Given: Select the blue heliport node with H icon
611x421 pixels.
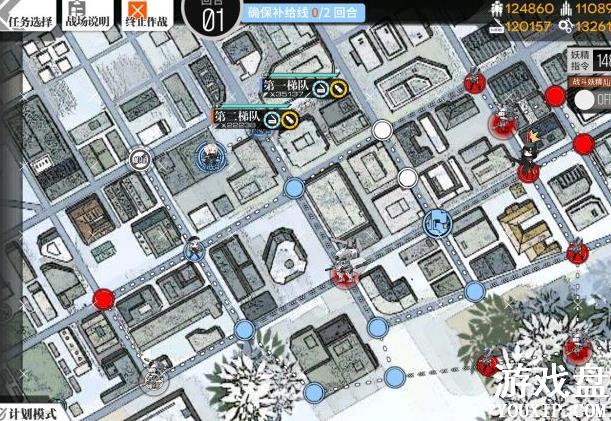Looking at the screenshot, I should tap(437, 222).
